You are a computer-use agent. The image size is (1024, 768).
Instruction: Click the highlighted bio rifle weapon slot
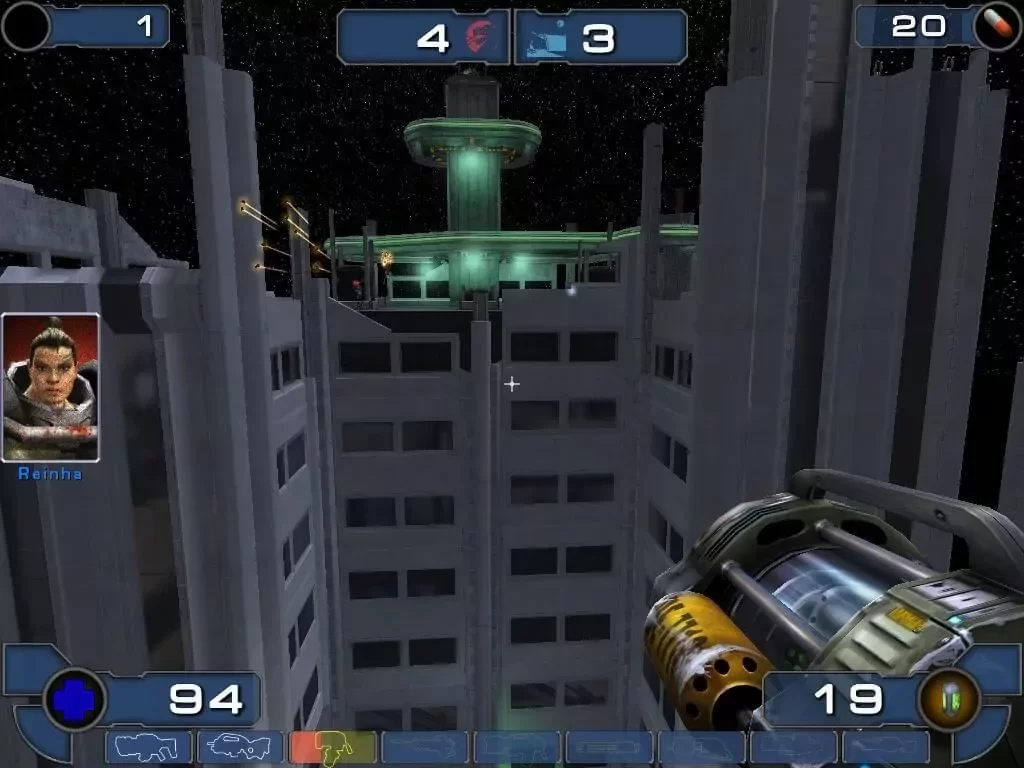332,747
